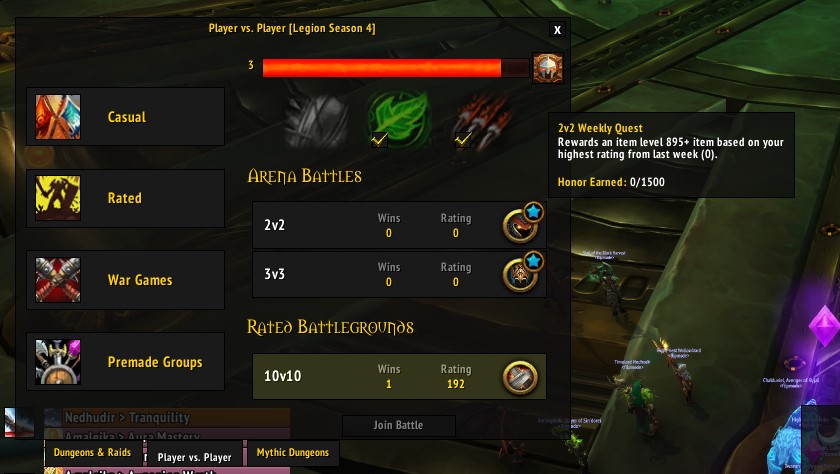
Task: Select the green leaf talent icon
Action: point(398,119)
